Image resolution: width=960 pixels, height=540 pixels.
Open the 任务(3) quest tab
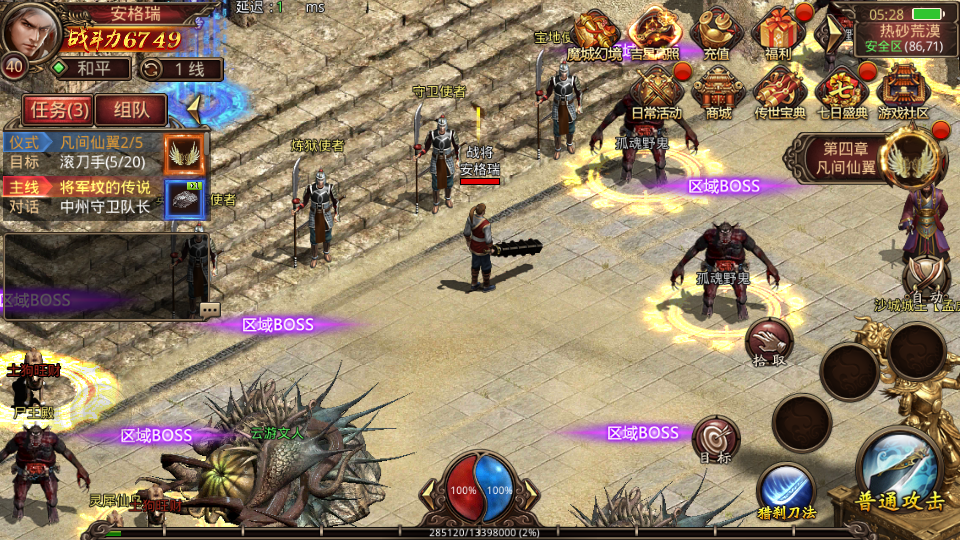point(57,110)
